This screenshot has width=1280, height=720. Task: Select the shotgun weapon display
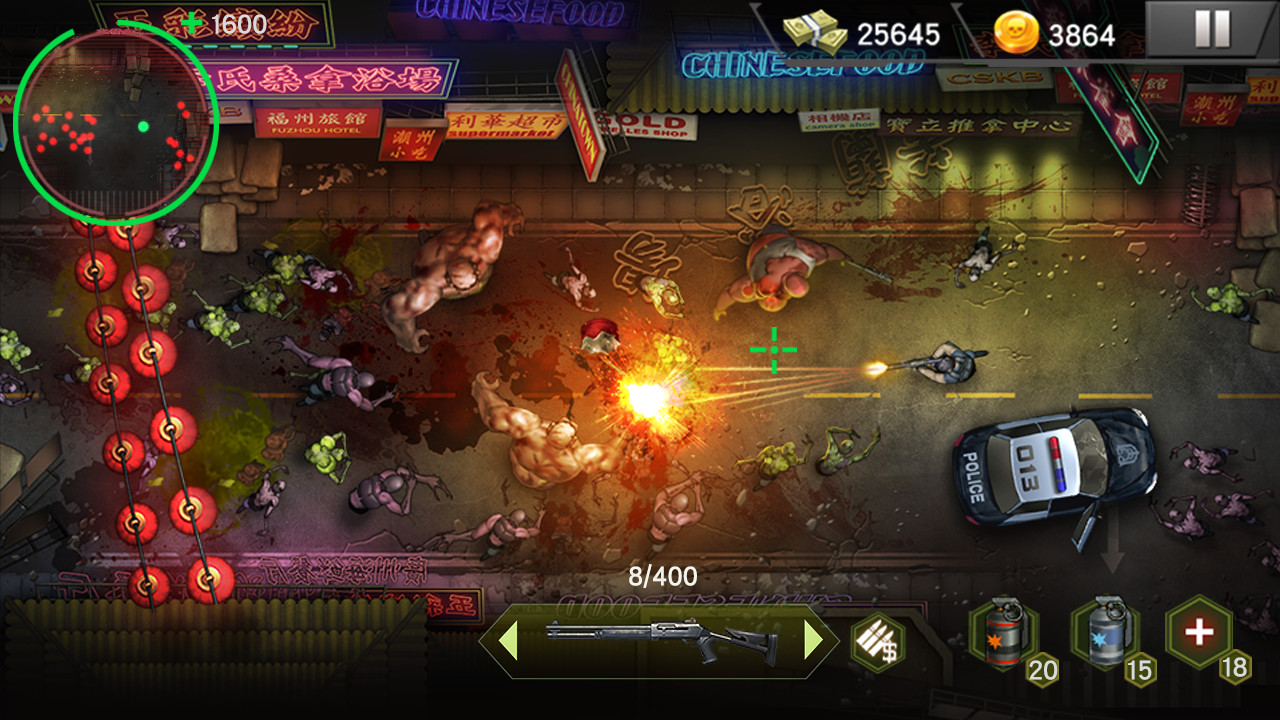pyautogui.click(x=661, y=640)
